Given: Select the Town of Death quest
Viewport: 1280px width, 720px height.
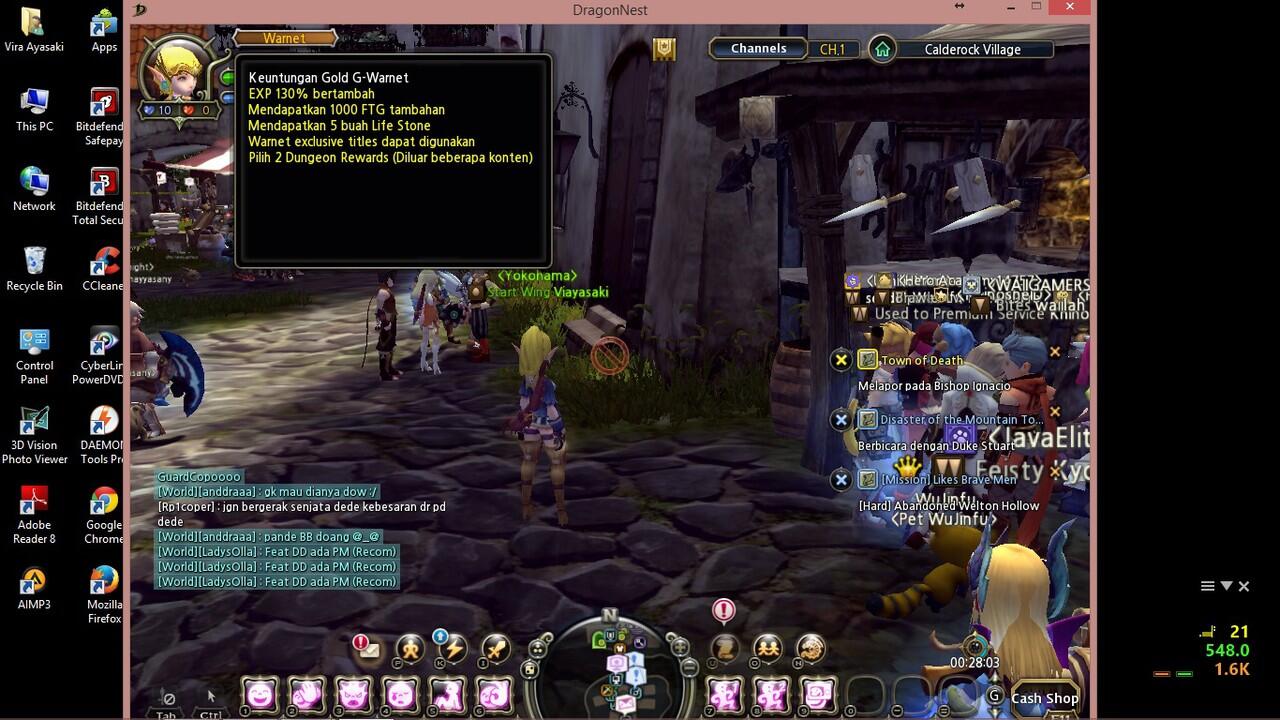Looking at the screenshot, I should 921,360.
